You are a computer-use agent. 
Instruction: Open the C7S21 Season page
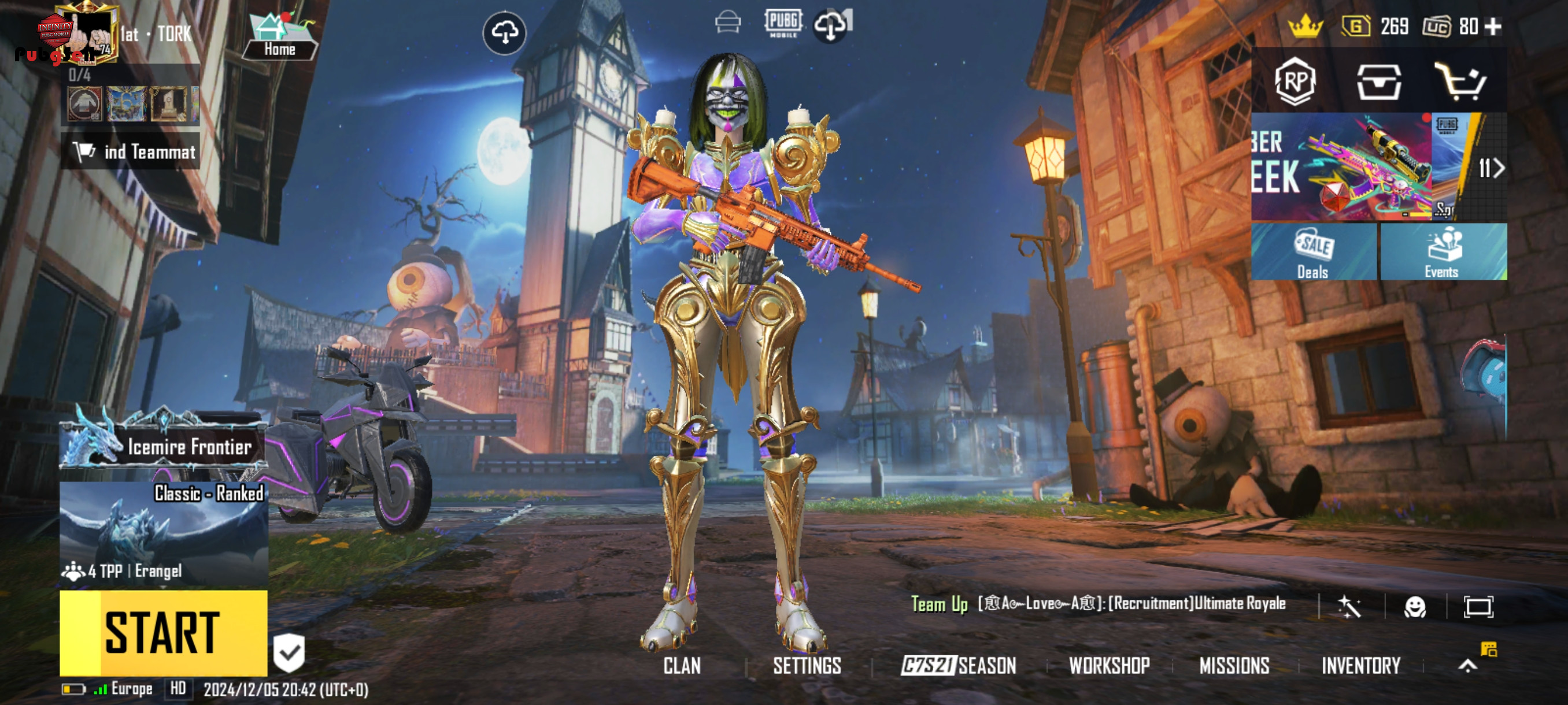pos(959,666)
